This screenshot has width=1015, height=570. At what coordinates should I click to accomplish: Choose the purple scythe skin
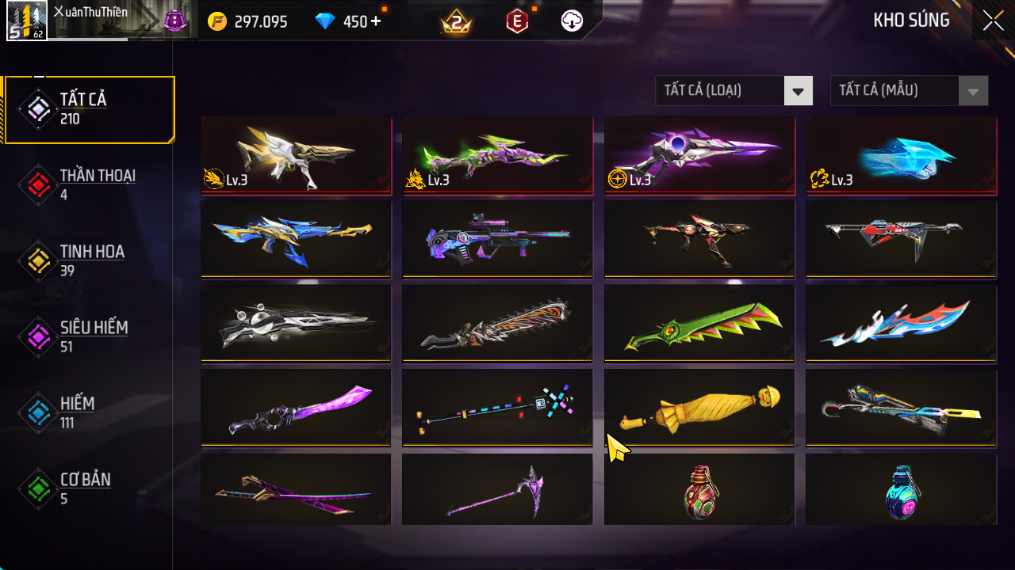(497, 490)
